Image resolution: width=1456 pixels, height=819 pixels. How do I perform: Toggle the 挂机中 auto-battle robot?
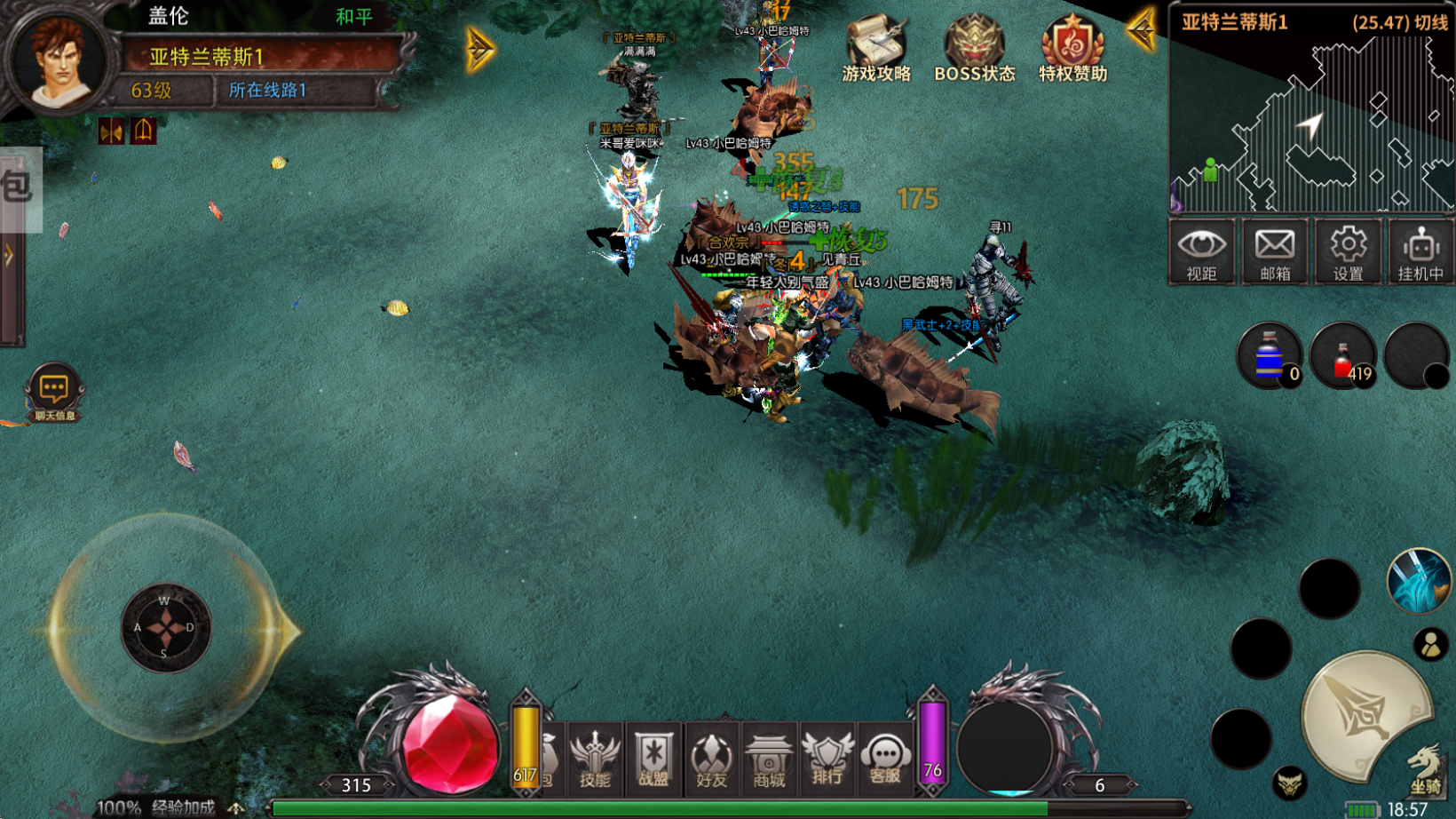pos(1420,252)
